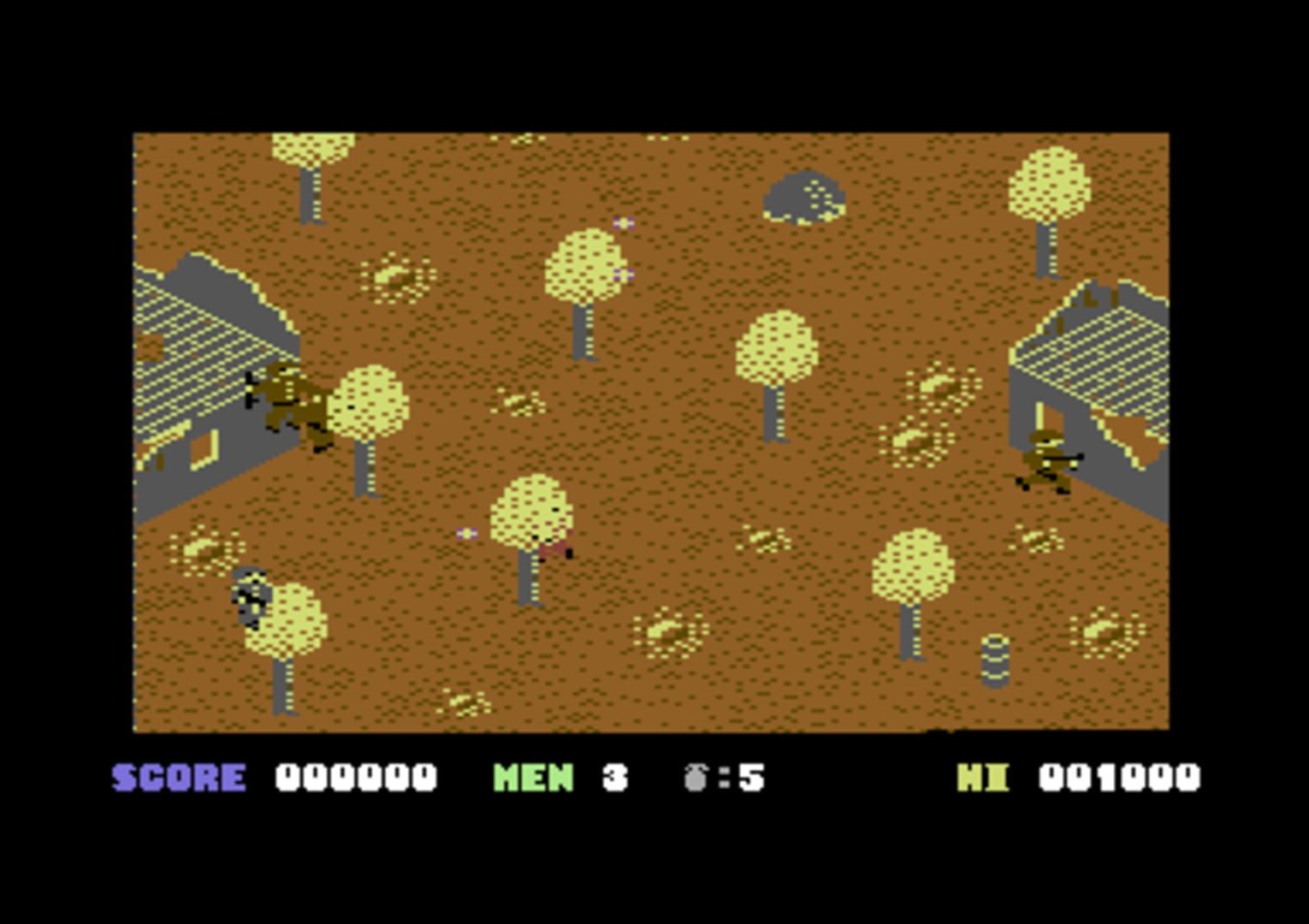Click the MEN 3 counter
1309x924 pixels.
pyautogui.click(x=556, y=777)
